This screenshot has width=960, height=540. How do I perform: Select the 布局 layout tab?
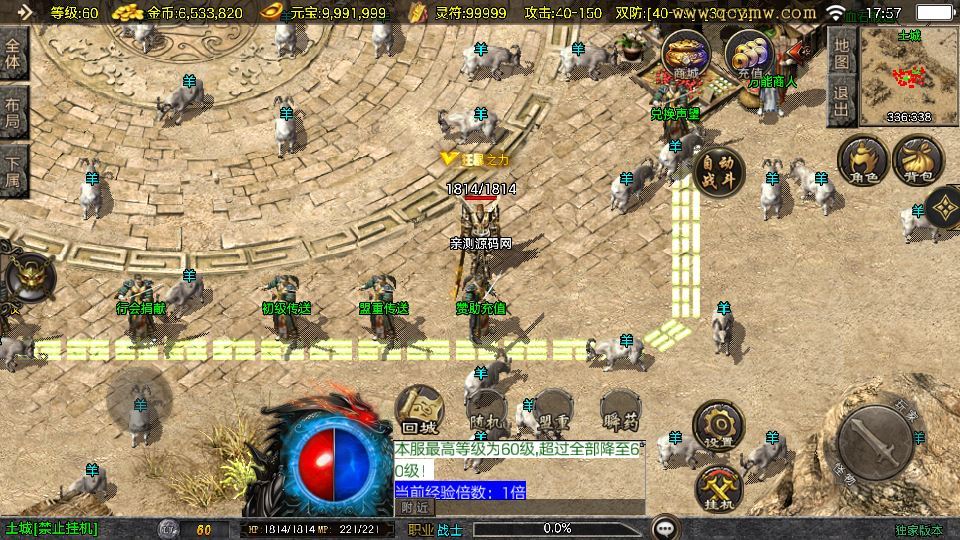pos(13,114)
